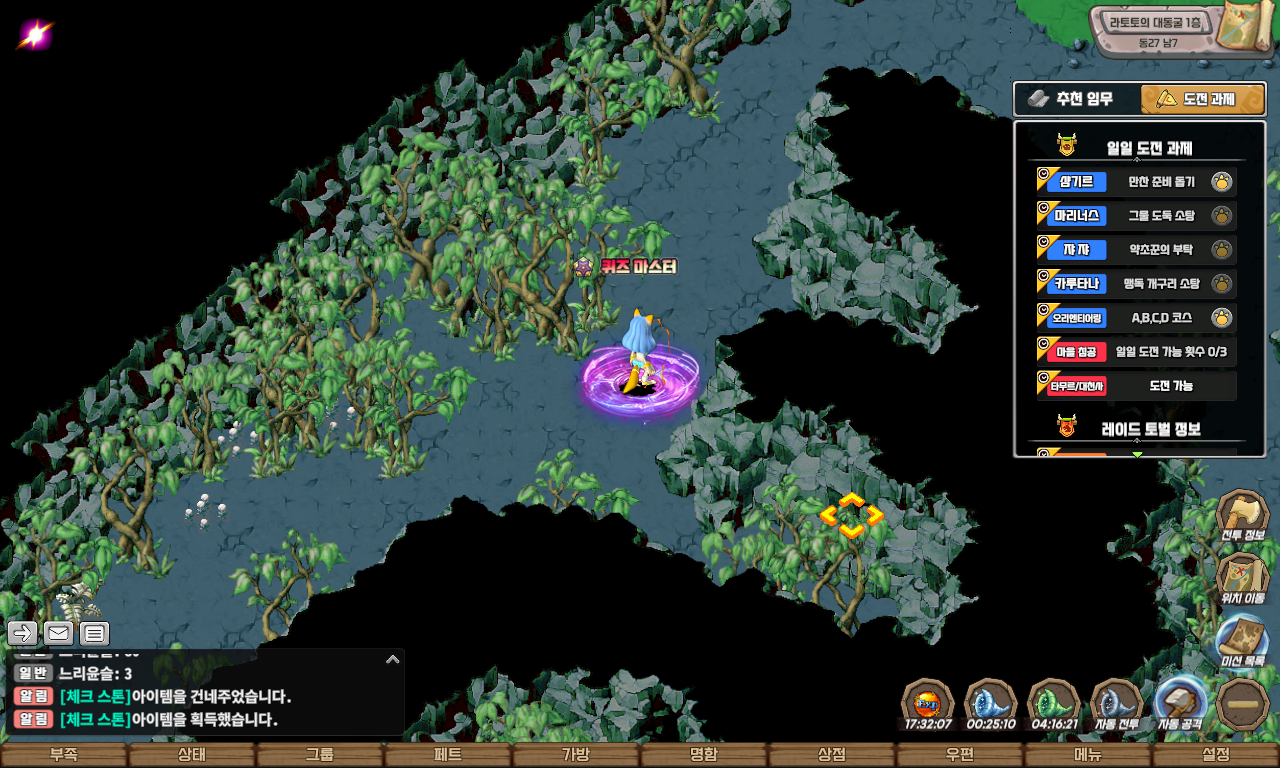
Task: Toggle 자동 공격 hammer button
Action: pyautogui.click(x=1180, y=703)
